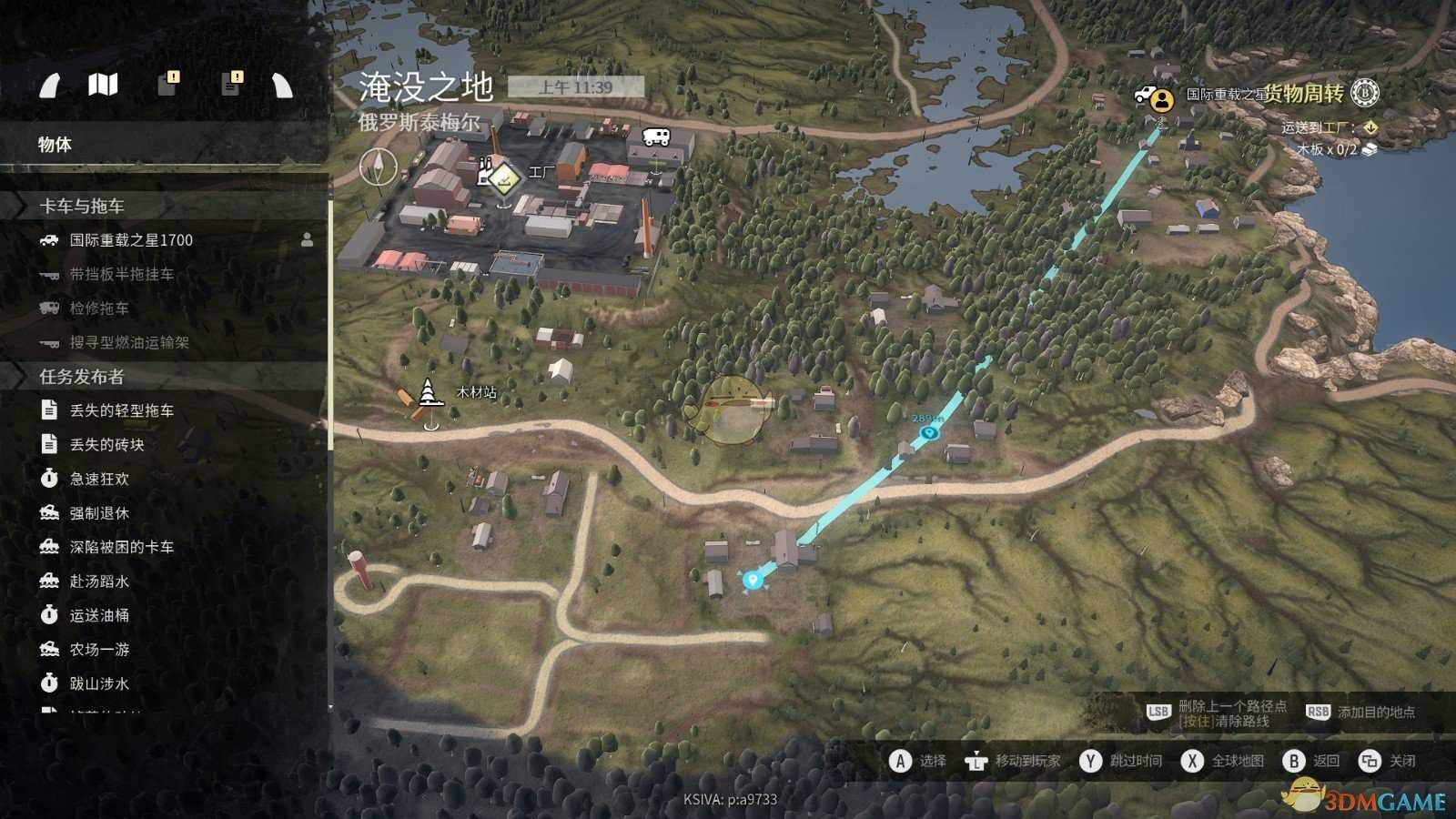The height and width of the screenshot is (819, 1456).
Task: Select 国际重载之星1700 in the truck list
Action: click(131, 240)
